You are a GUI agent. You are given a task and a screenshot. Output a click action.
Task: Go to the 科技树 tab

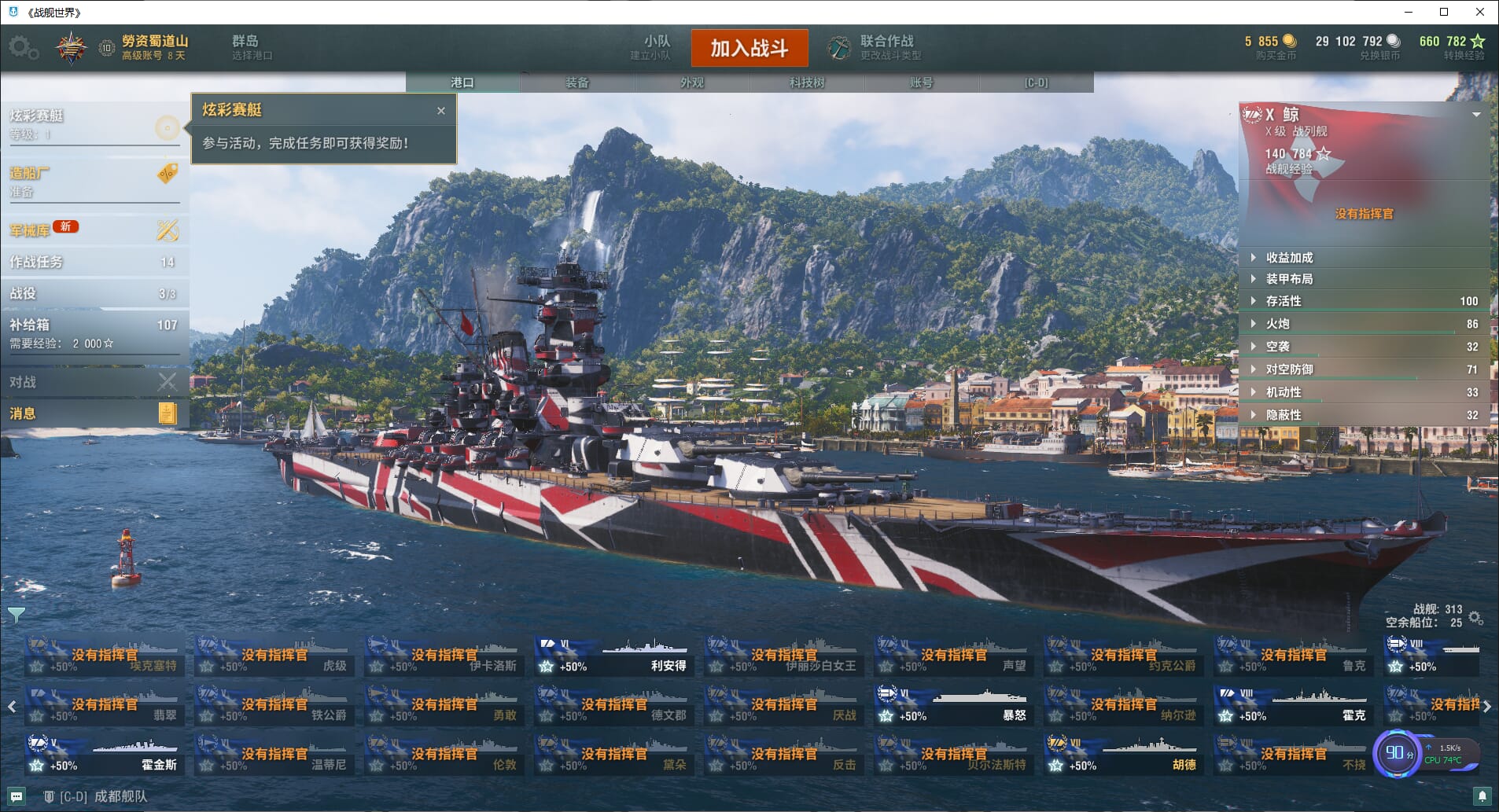(x=806, y=83)
